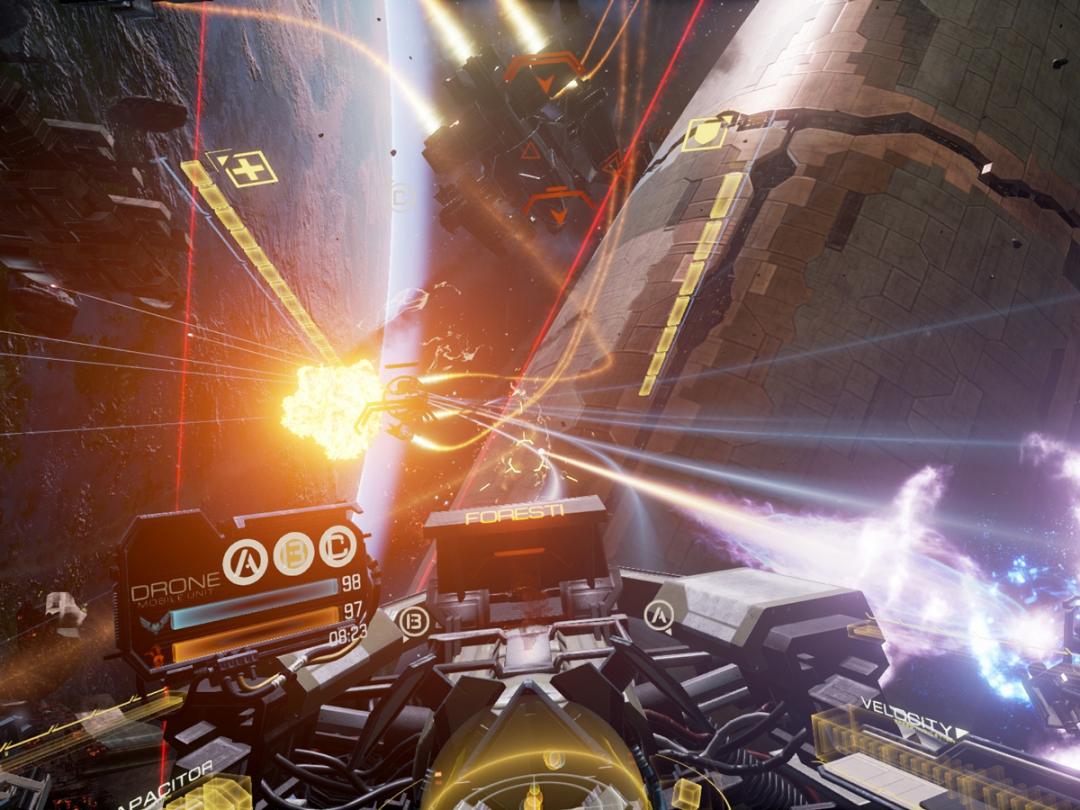Click the small B marker left of Foresti display
Viewport: 1080px width, 810px height.
click(x=413, y=621)
